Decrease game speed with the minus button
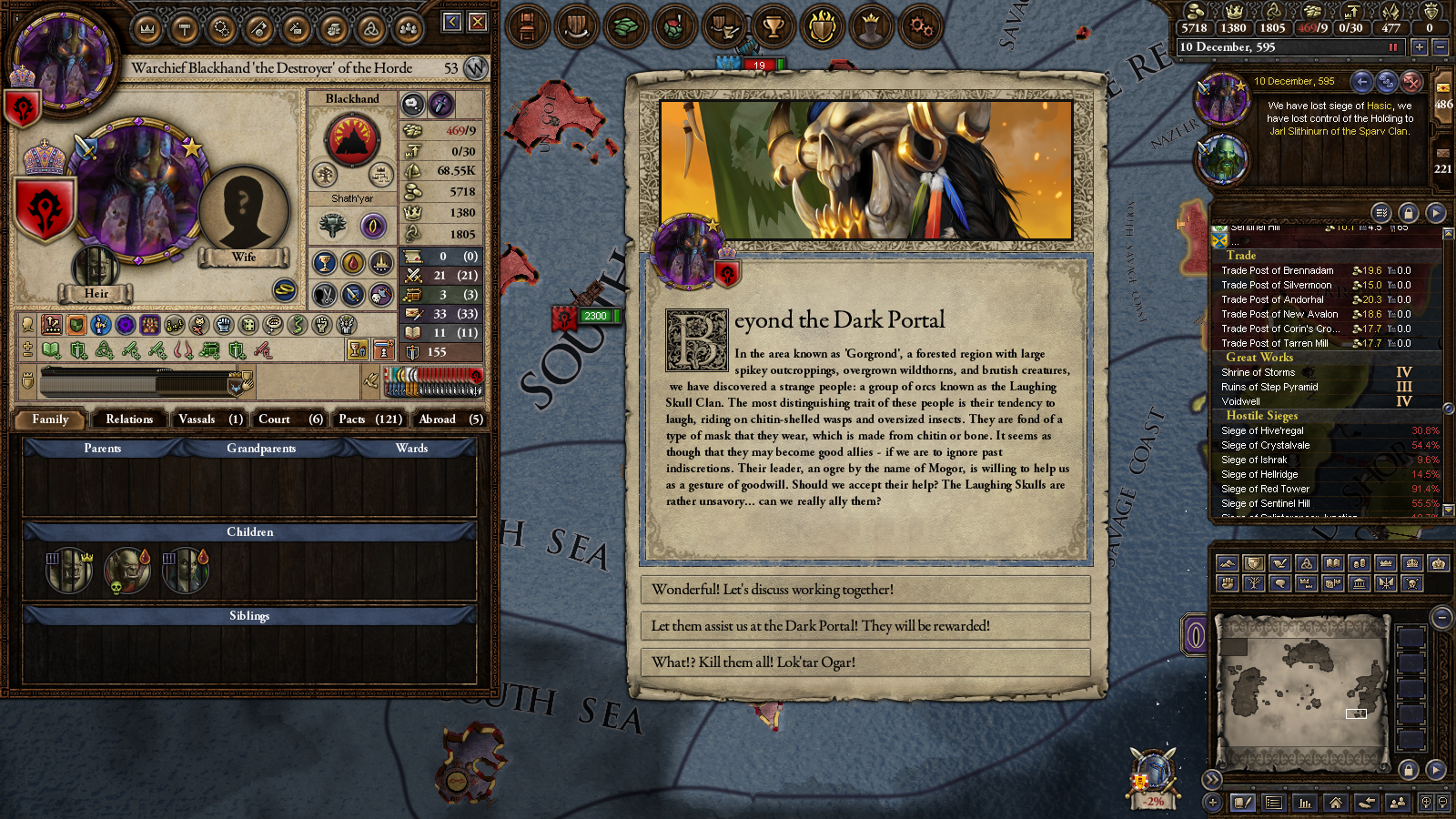The width and height of the screenshot is (1456, 819). [1440, 47]
